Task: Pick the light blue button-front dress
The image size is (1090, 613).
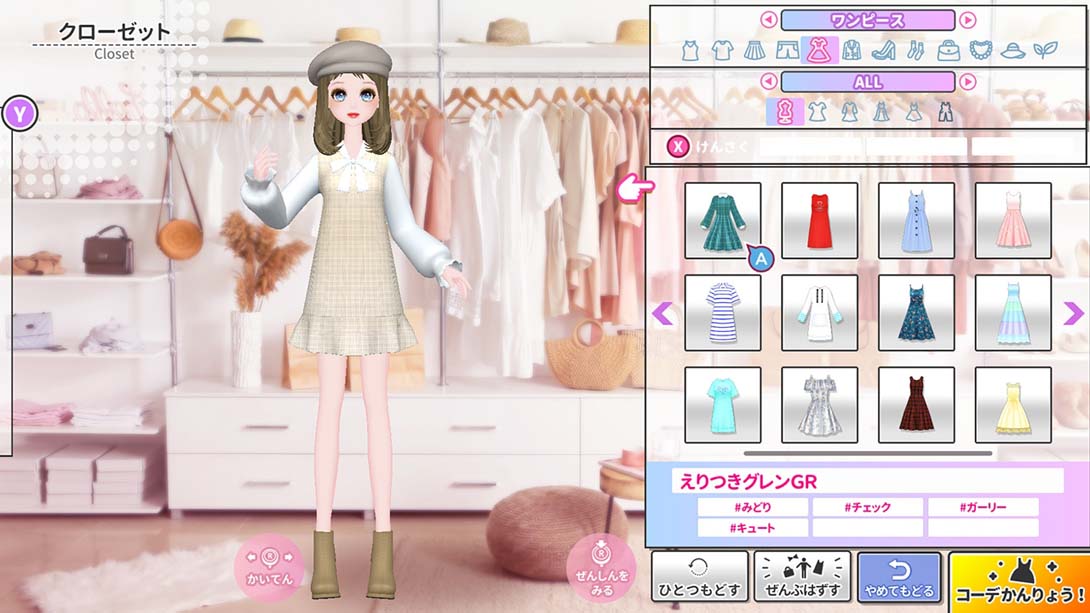Action: 916,220
